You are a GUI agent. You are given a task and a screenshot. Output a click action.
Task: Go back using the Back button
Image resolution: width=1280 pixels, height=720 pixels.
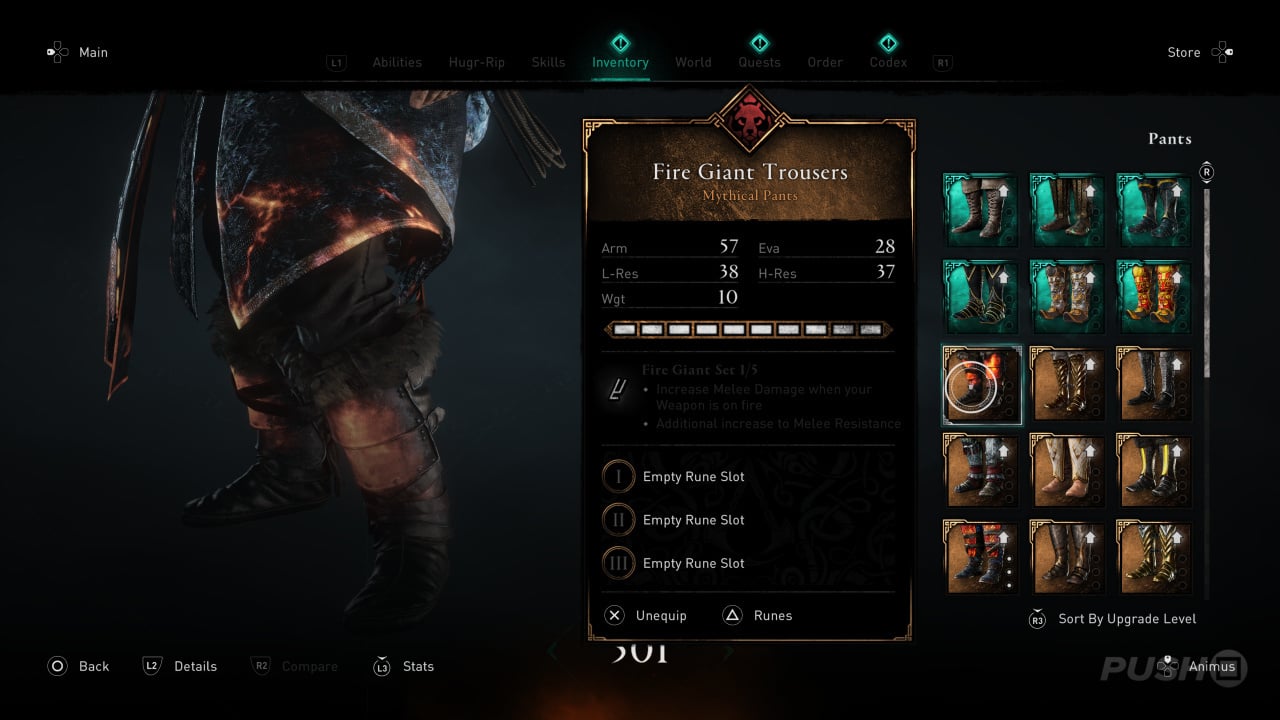coord(93,666)
